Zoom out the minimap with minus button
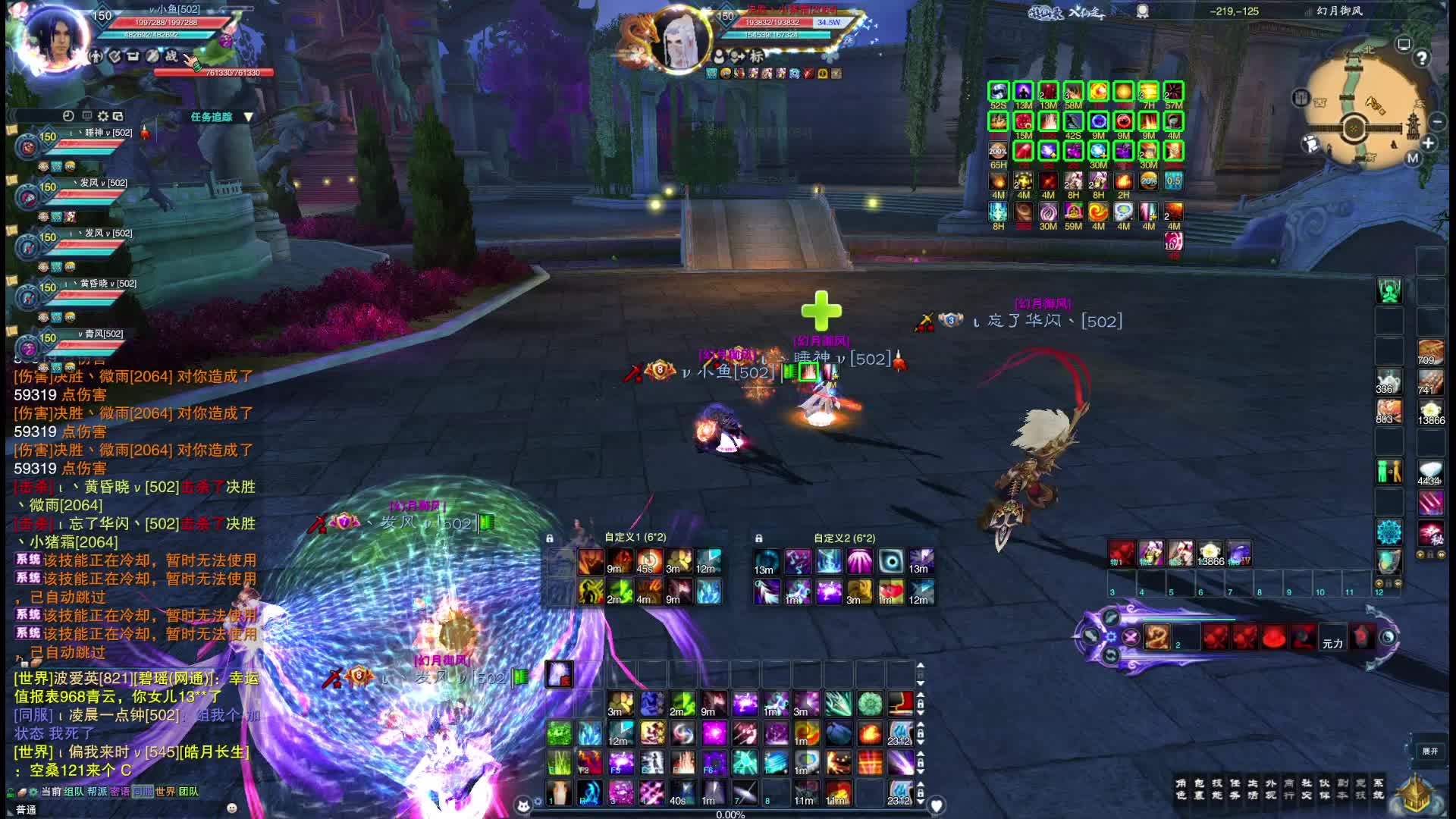Screen dimensions: 1456x819 [1437, 121]
